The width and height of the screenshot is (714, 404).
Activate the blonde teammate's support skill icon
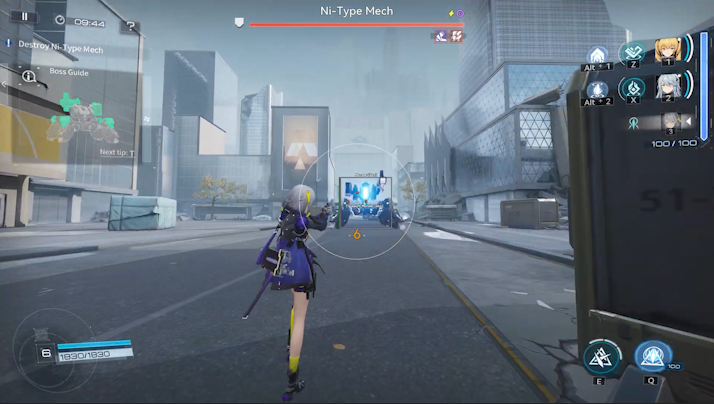coord(632,53)
